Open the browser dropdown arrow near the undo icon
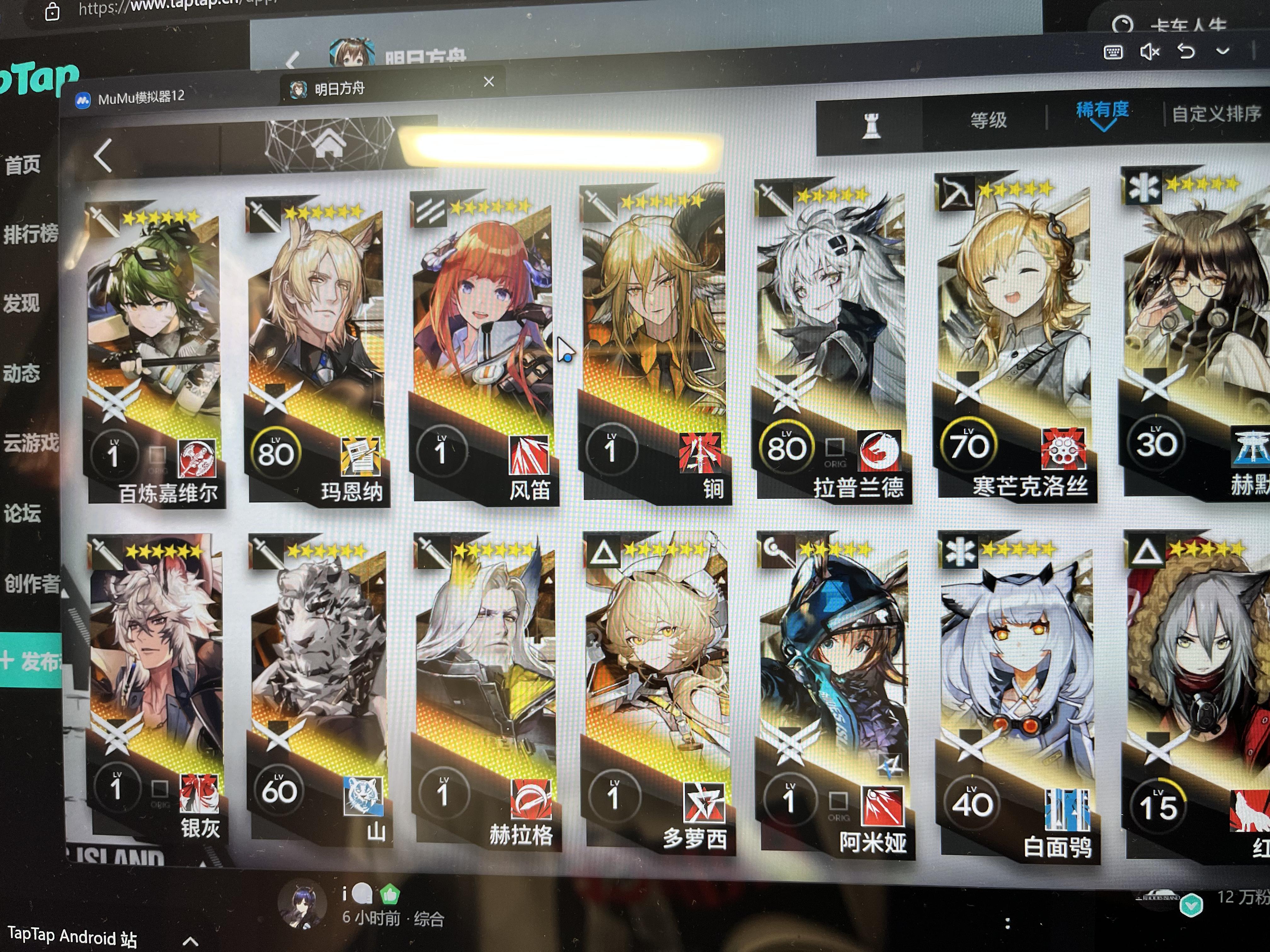This screenshot has width=1270, height=952. 1223,52
